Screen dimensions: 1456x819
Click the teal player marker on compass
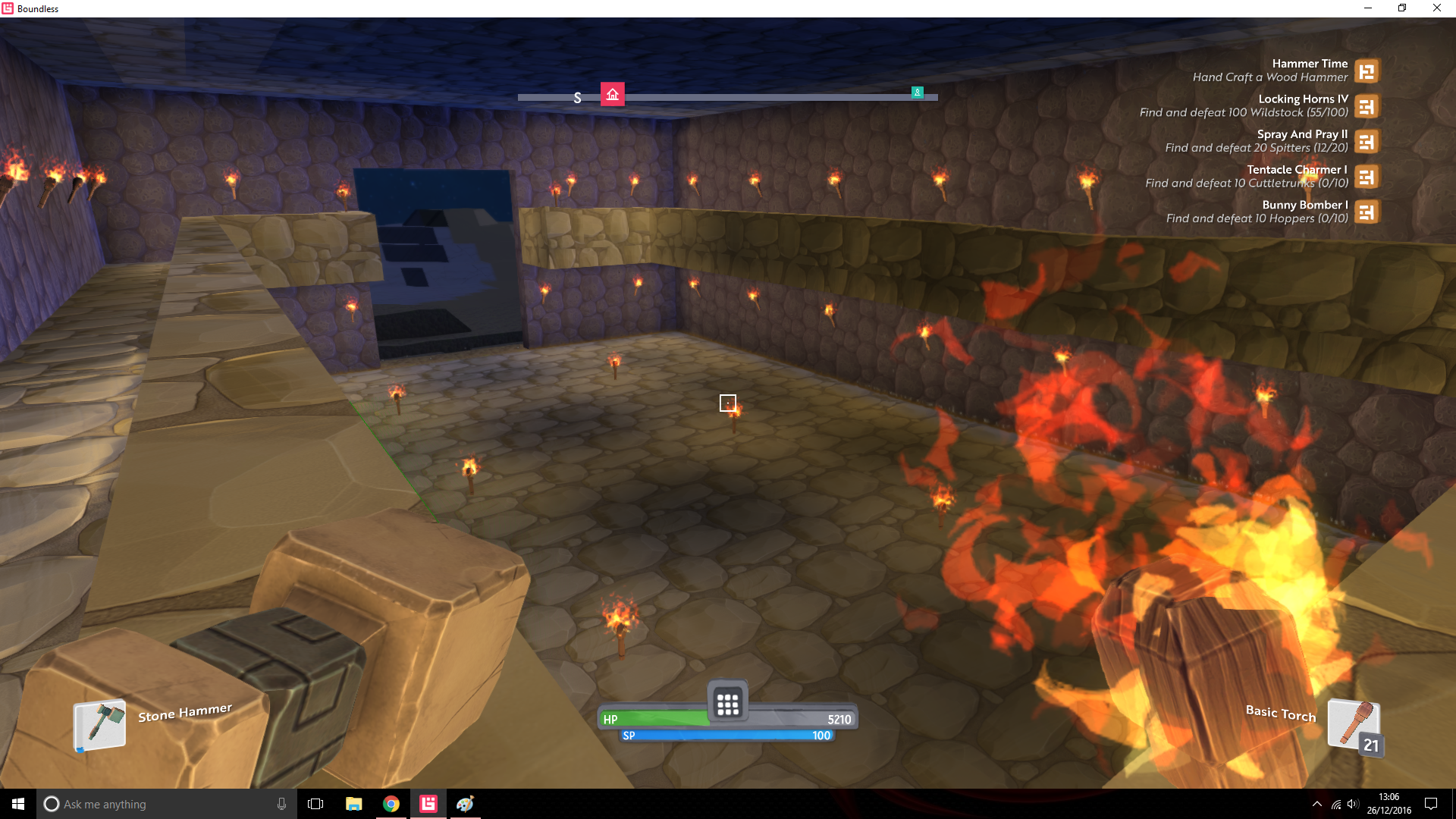[917, 93]
